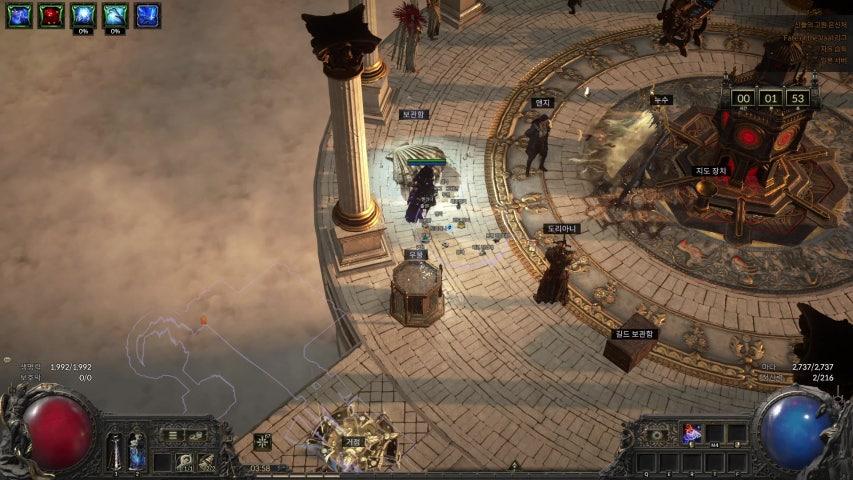Select the unframed blue lightning buff icon
This screenshot has width=853, height=480.
pos(147,15)
